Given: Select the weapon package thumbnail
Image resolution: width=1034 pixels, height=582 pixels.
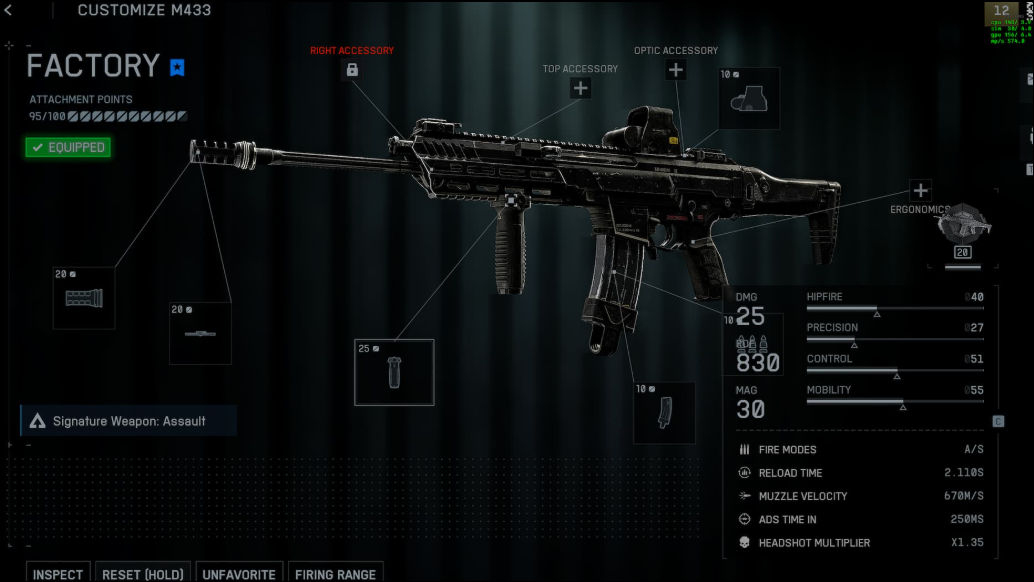Looking at the screenshot, I should [x=963, y=228].
